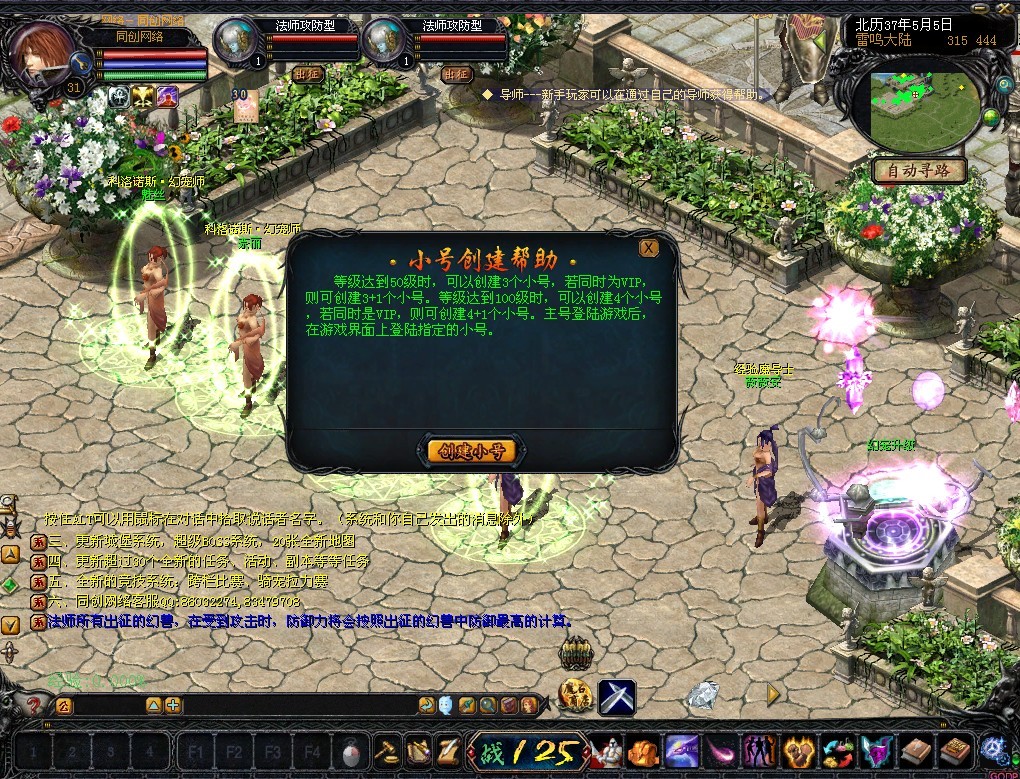Click the crossed swords skill icon
Viewport: 1020px width, 779px height.
617,696
